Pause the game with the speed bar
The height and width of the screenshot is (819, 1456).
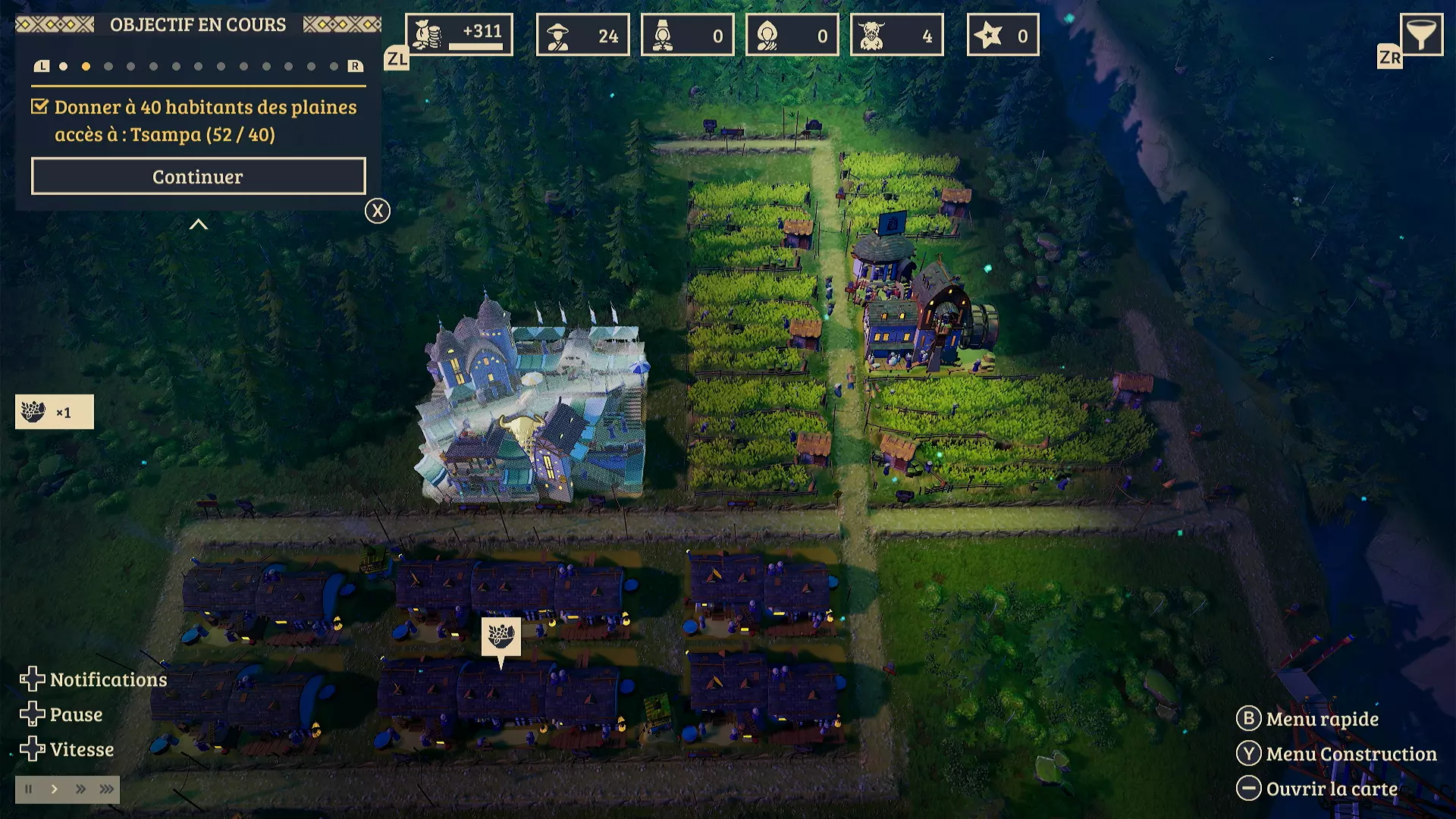coord(29,789)
